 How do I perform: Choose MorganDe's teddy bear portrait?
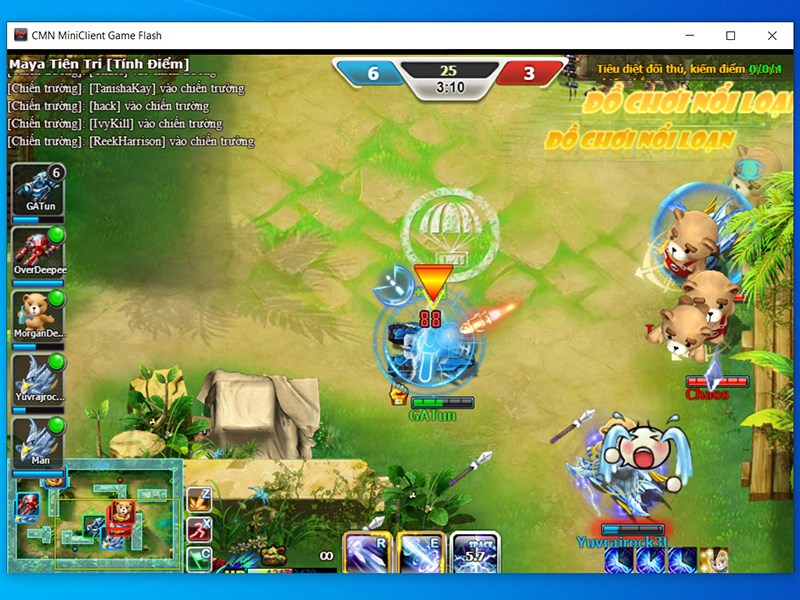click(37, 312)
